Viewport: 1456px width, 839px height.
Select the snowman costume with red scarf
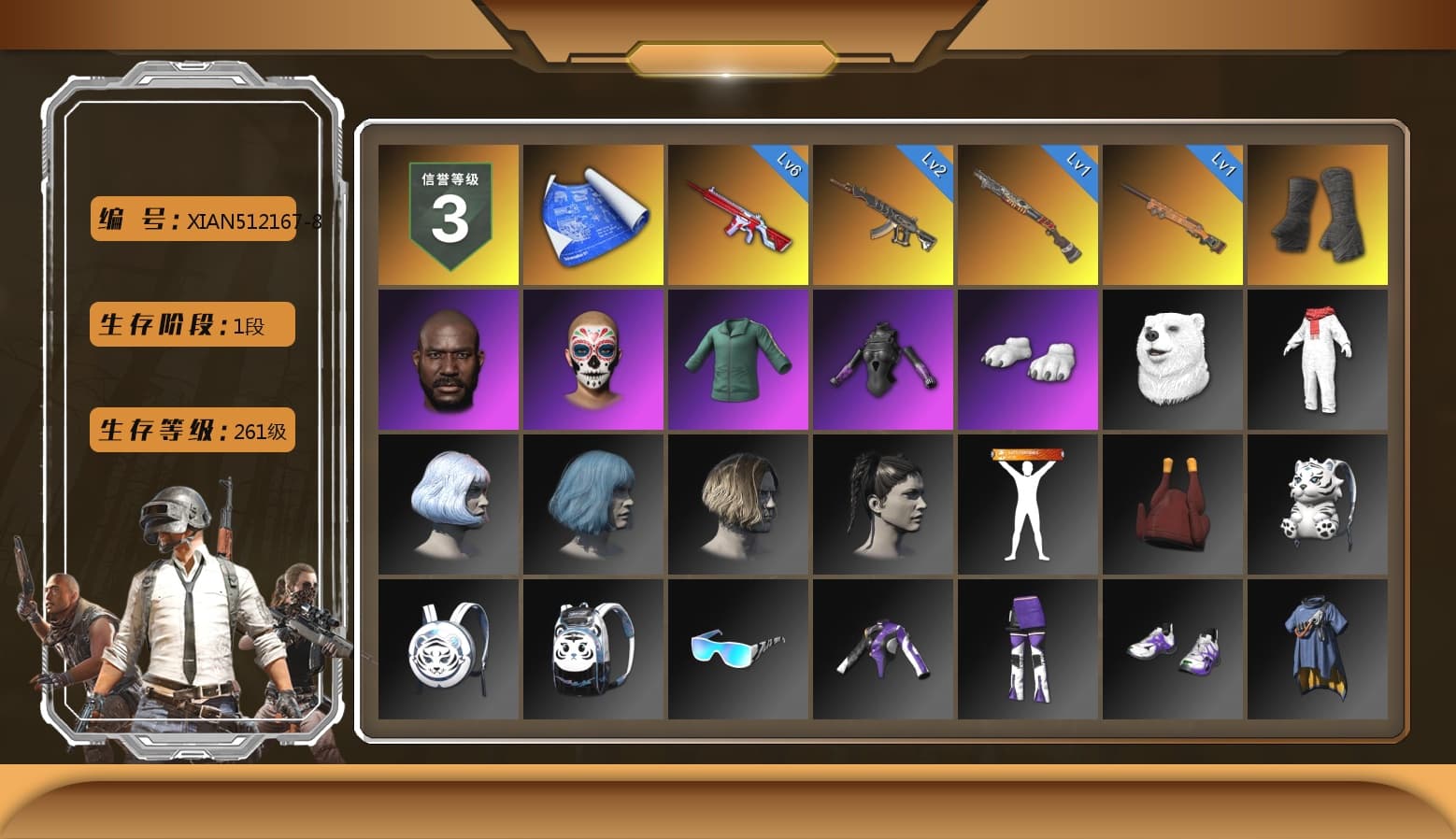point(1318,360)
